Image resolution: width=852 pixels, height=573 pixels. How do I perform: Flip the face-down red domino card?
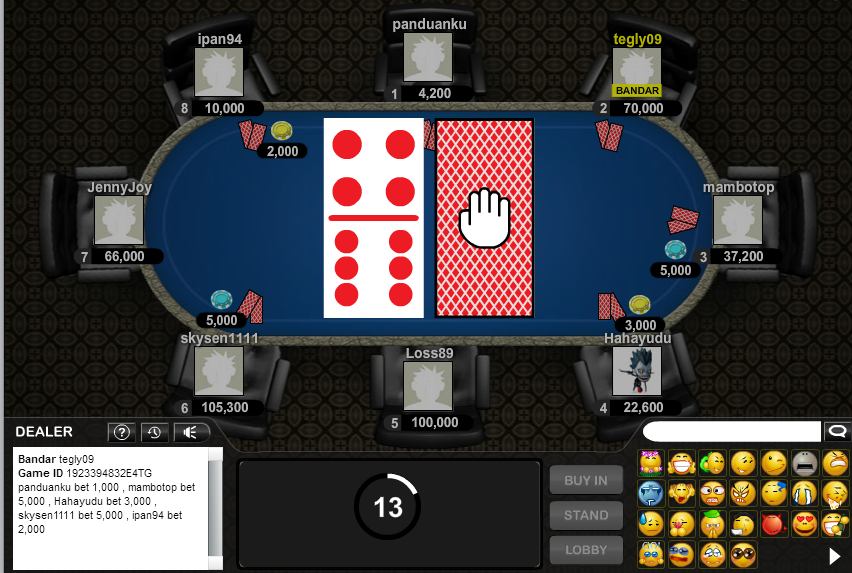point(484,218)
